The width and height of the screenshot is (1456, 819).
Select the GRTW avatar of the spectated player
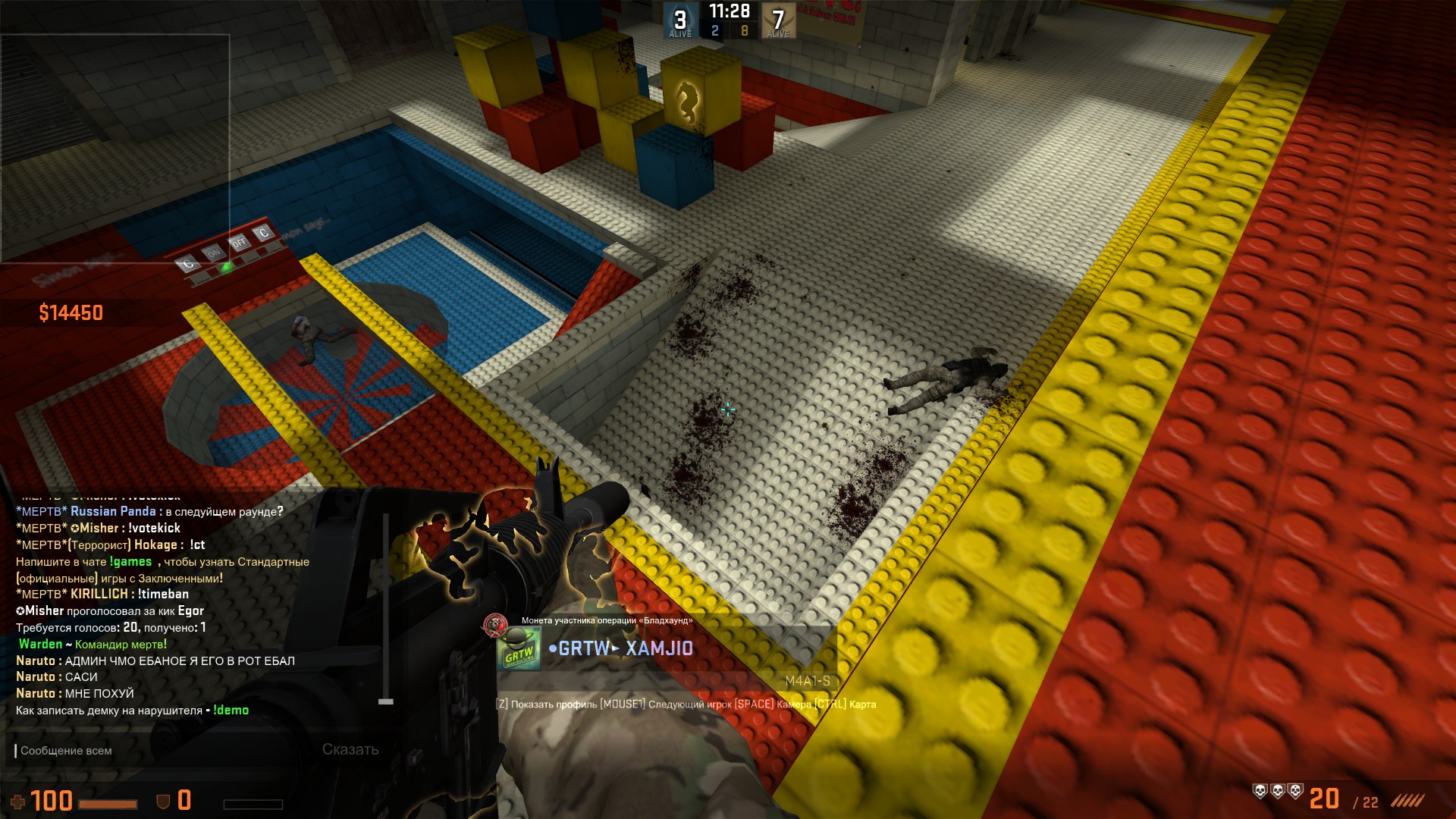point(519,651)
